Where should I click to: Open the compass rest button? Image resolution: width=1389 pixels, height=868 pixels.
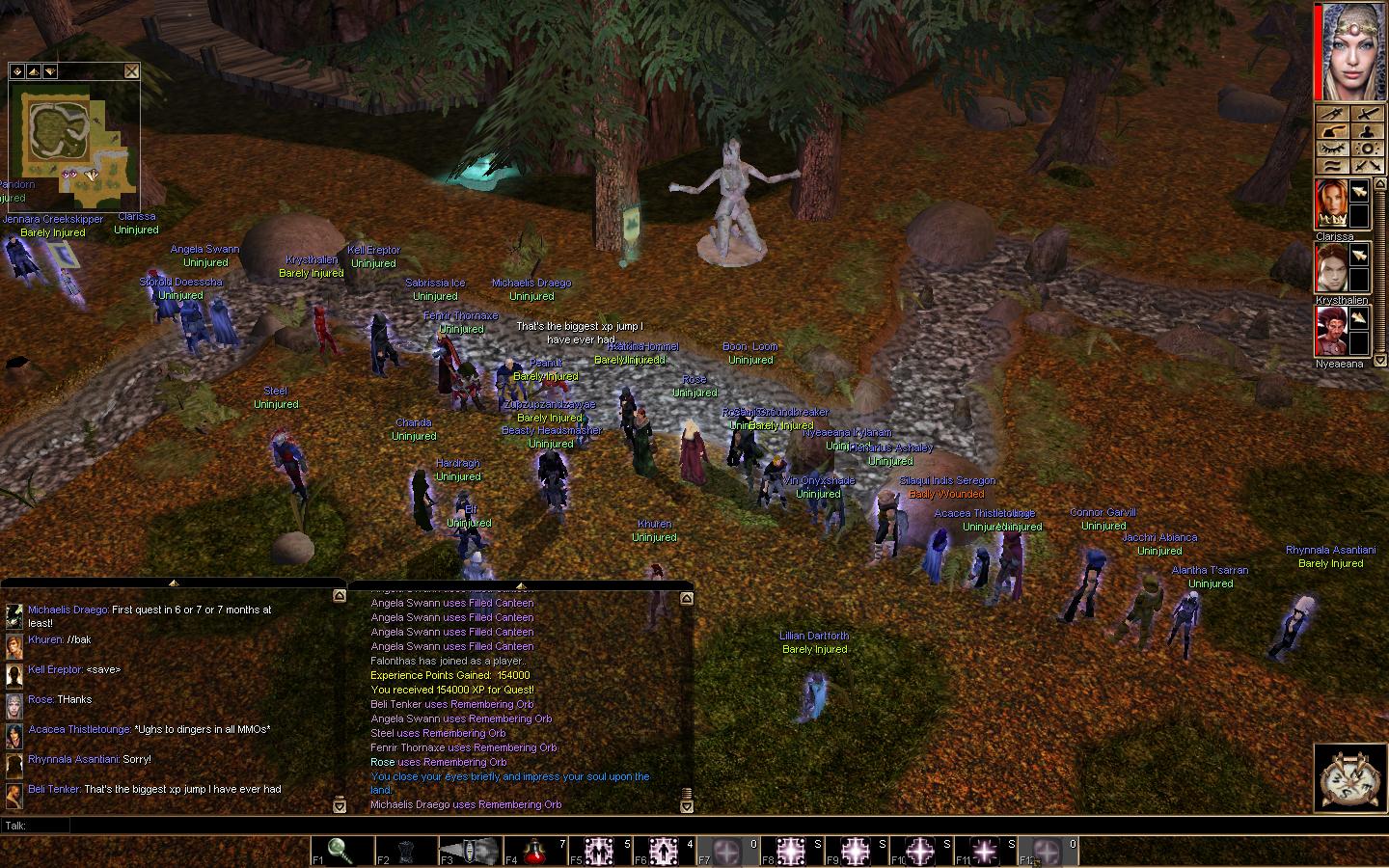pyautogui.click(x=1348, y=777)
